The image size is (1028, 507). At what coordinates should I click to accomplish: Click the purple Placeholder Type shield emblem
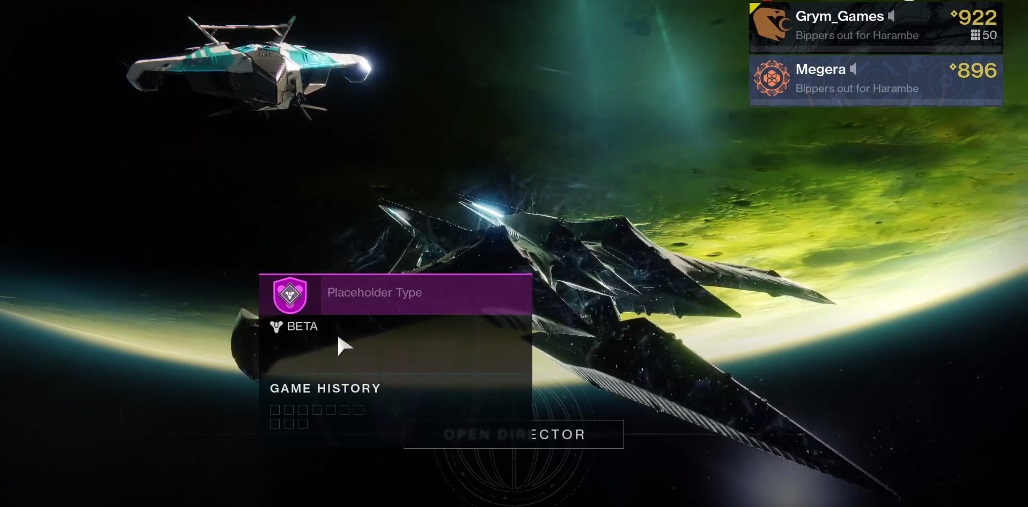click(290, 294)
